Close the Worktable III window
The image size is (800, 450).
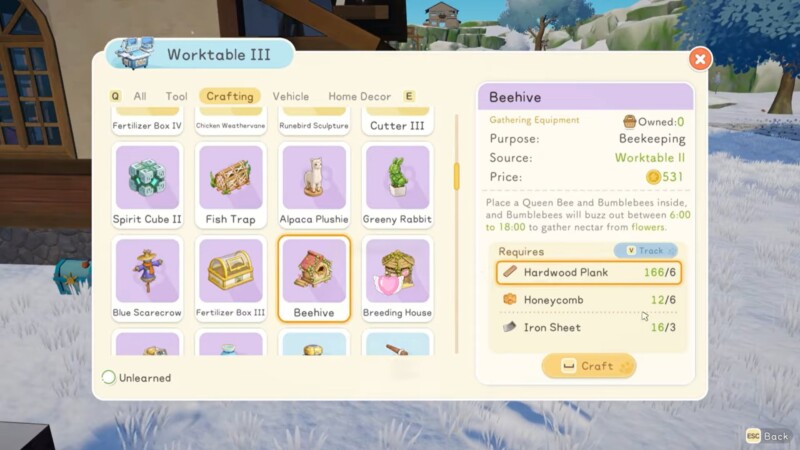[700, 59]
